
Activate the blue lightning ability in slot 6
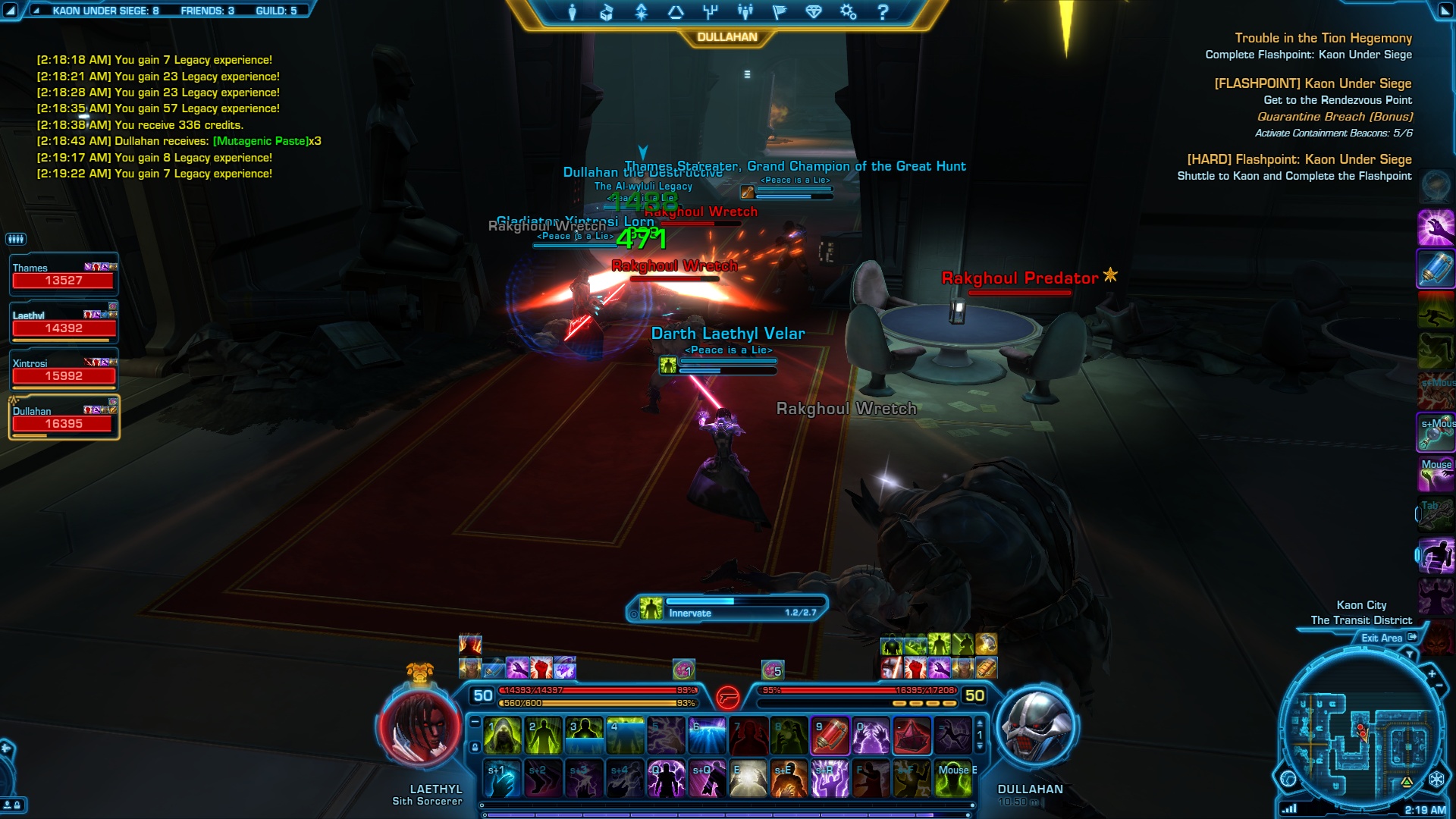coord(707,736)
